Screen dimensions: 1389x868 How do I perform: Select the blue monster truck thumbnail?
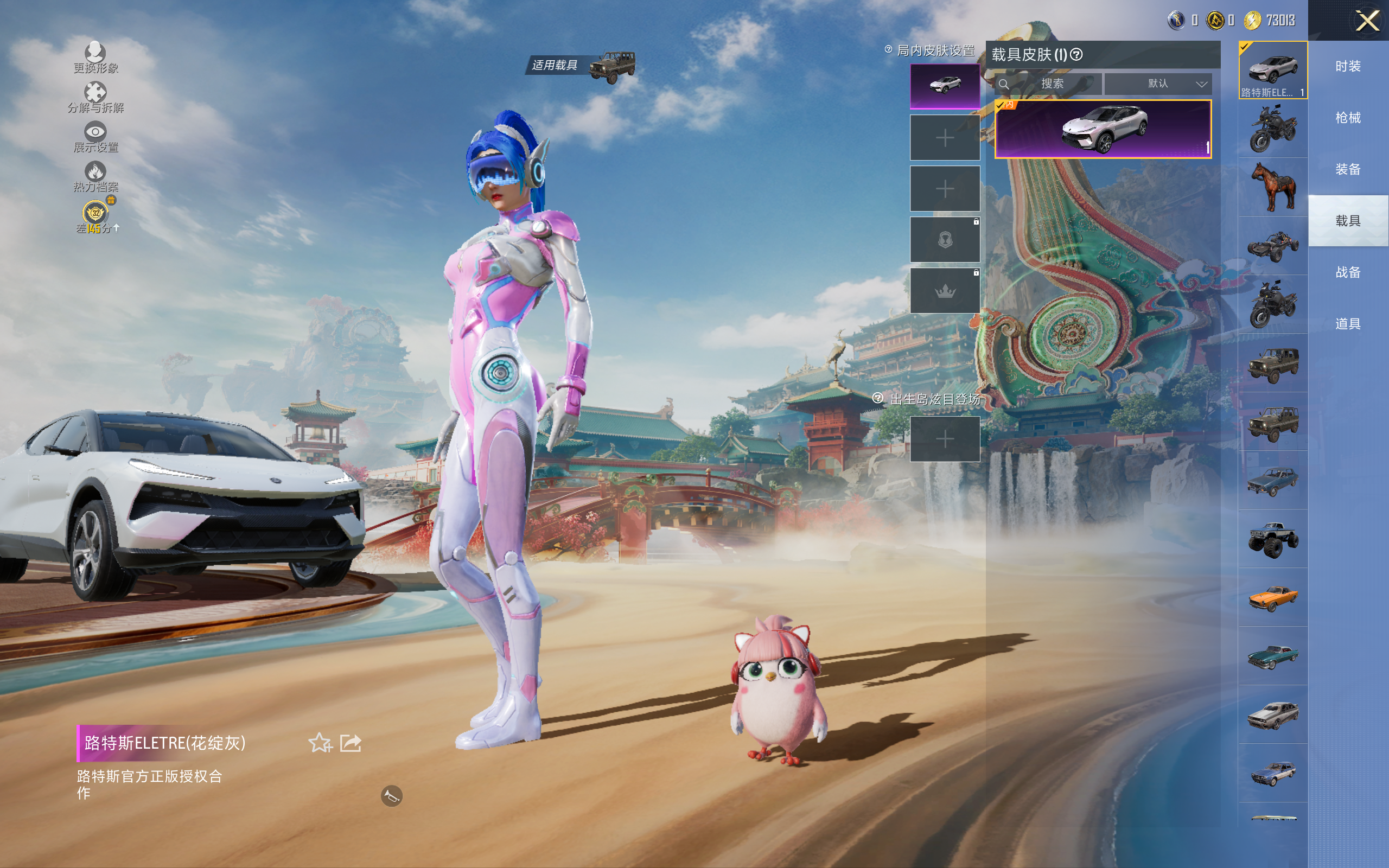[x=1272, y=539]
